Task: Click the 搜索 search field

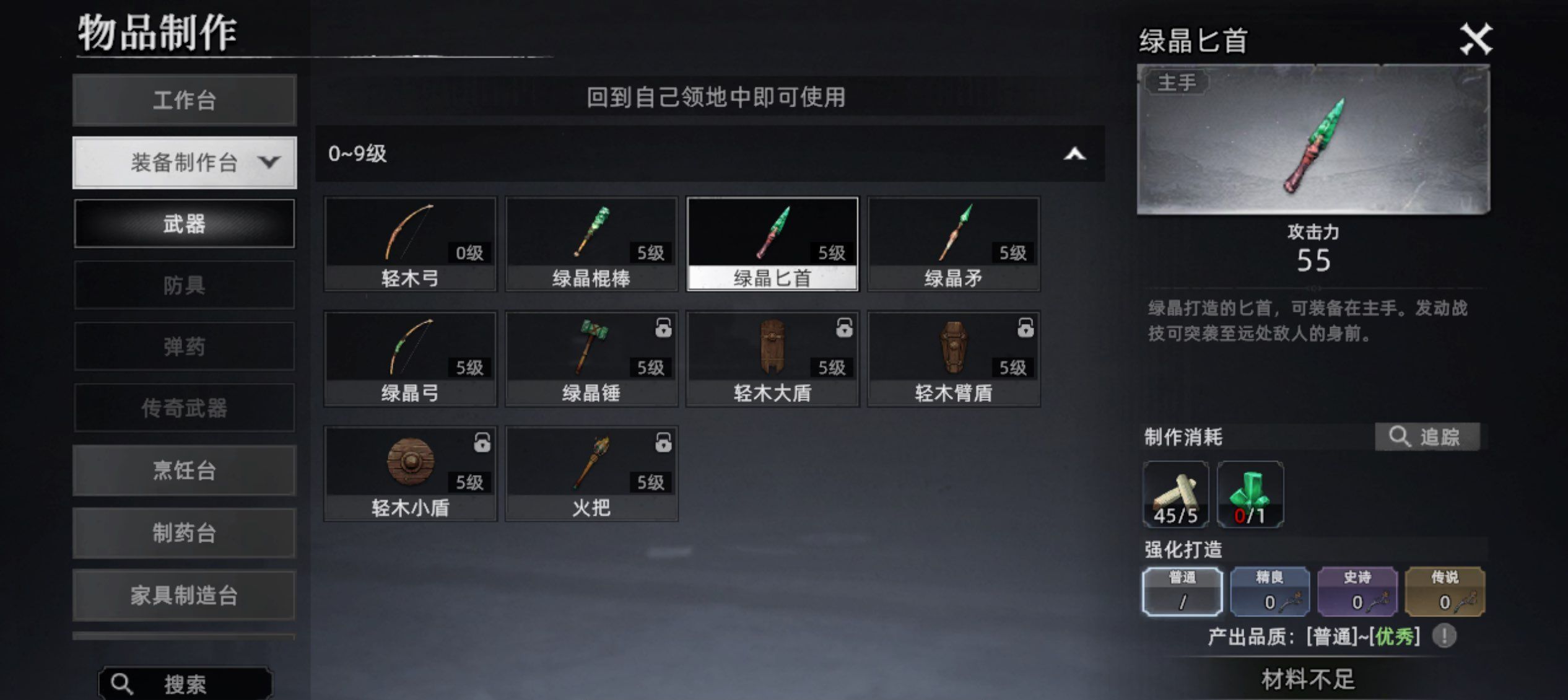Action: pyautogui.click(x=184, y=685)
